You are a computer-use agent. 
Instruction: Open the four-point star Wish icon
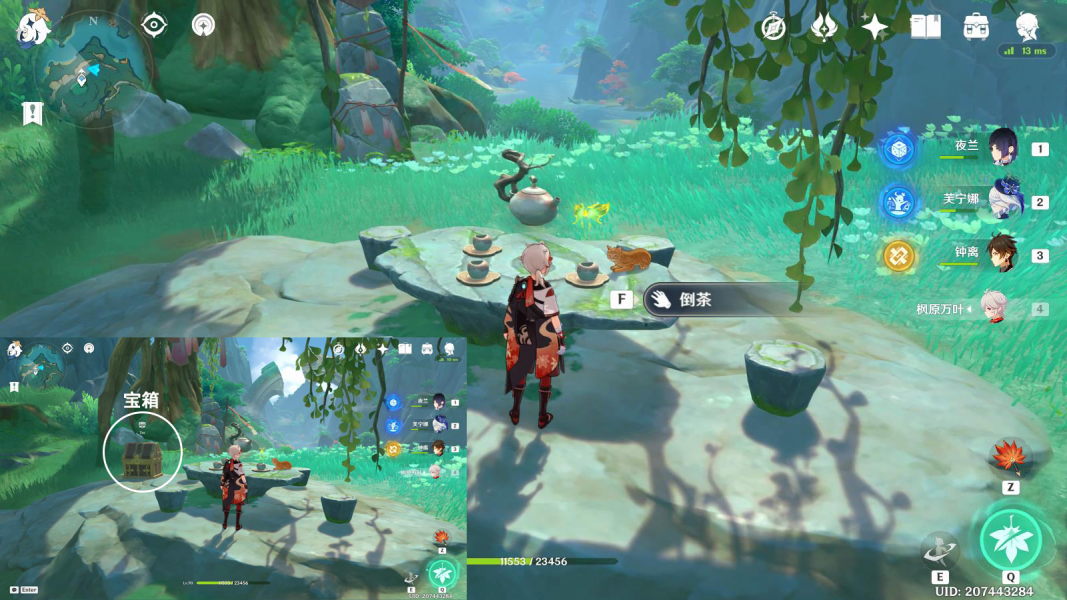tap(875, 27)
